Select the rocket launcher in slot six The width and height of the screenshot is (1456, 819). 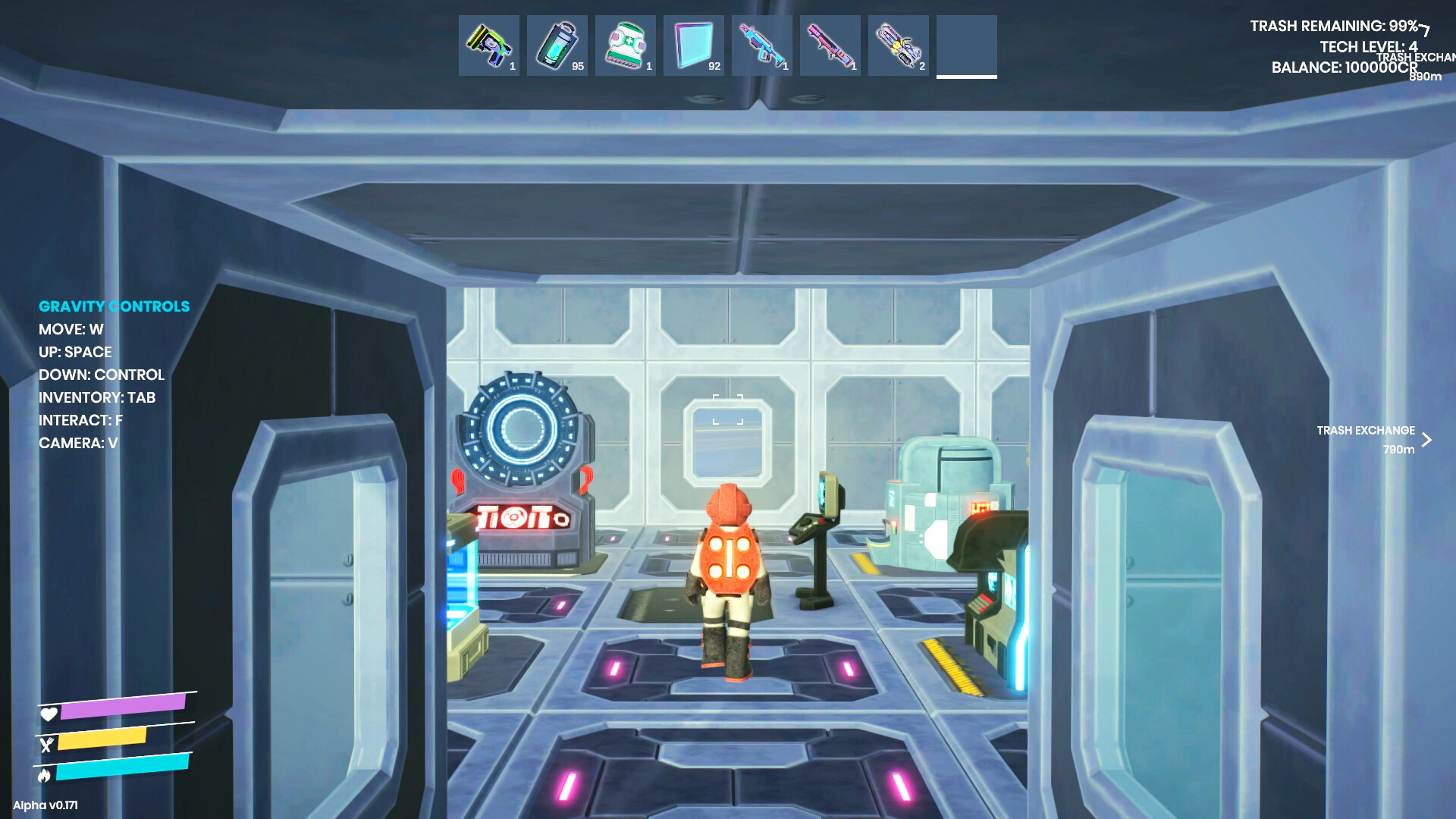(x=830, y=45)
